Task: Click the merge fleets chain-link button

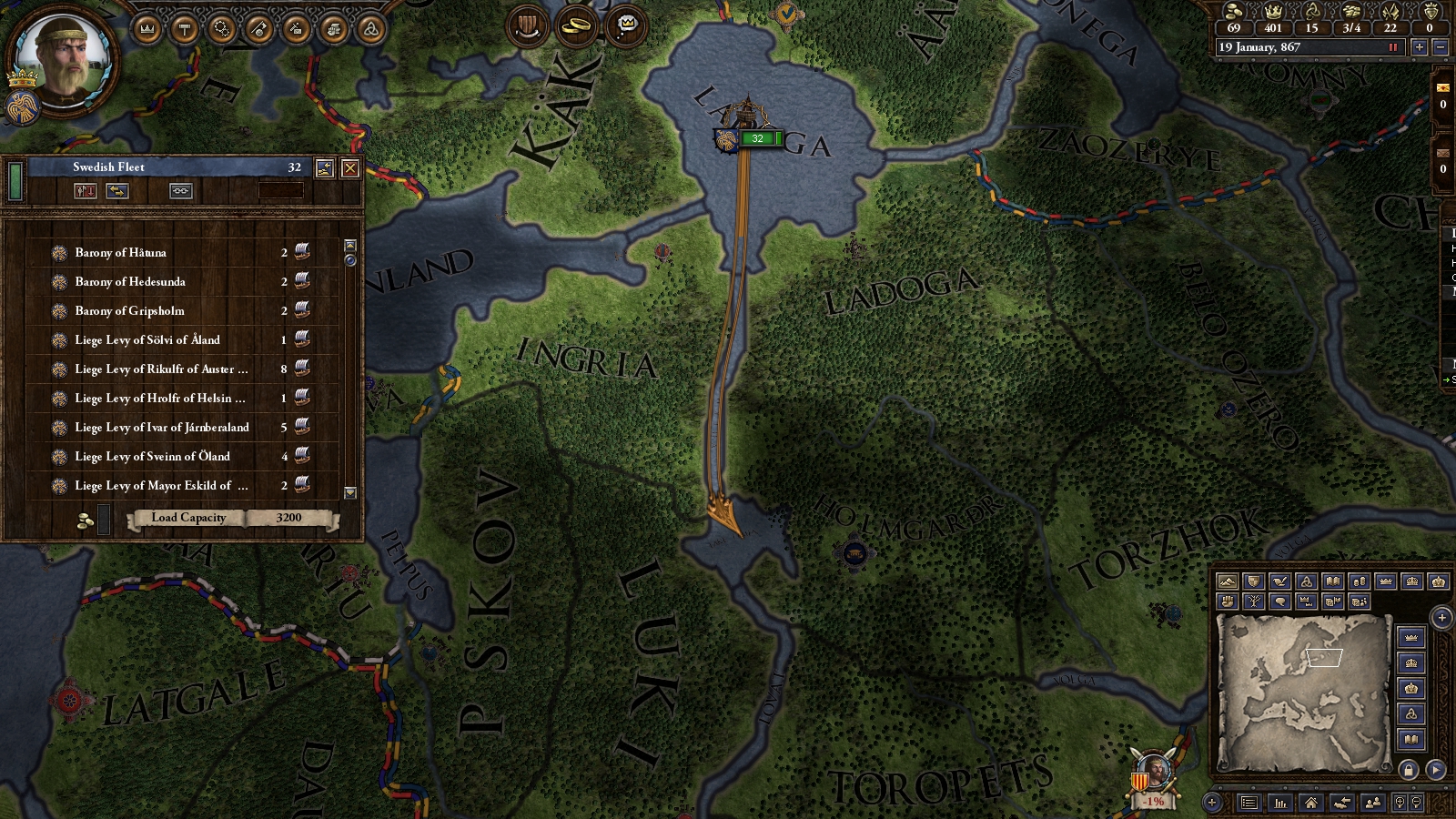Action: (x=181, y=191)
